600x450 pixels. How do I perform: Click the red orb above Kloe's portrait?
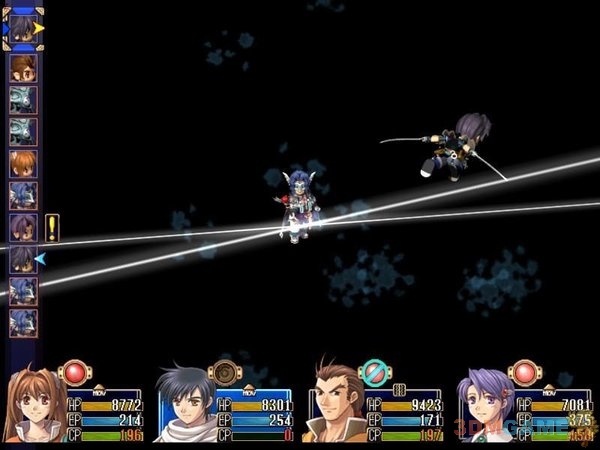pyautogui.click(x=526, y=373)
